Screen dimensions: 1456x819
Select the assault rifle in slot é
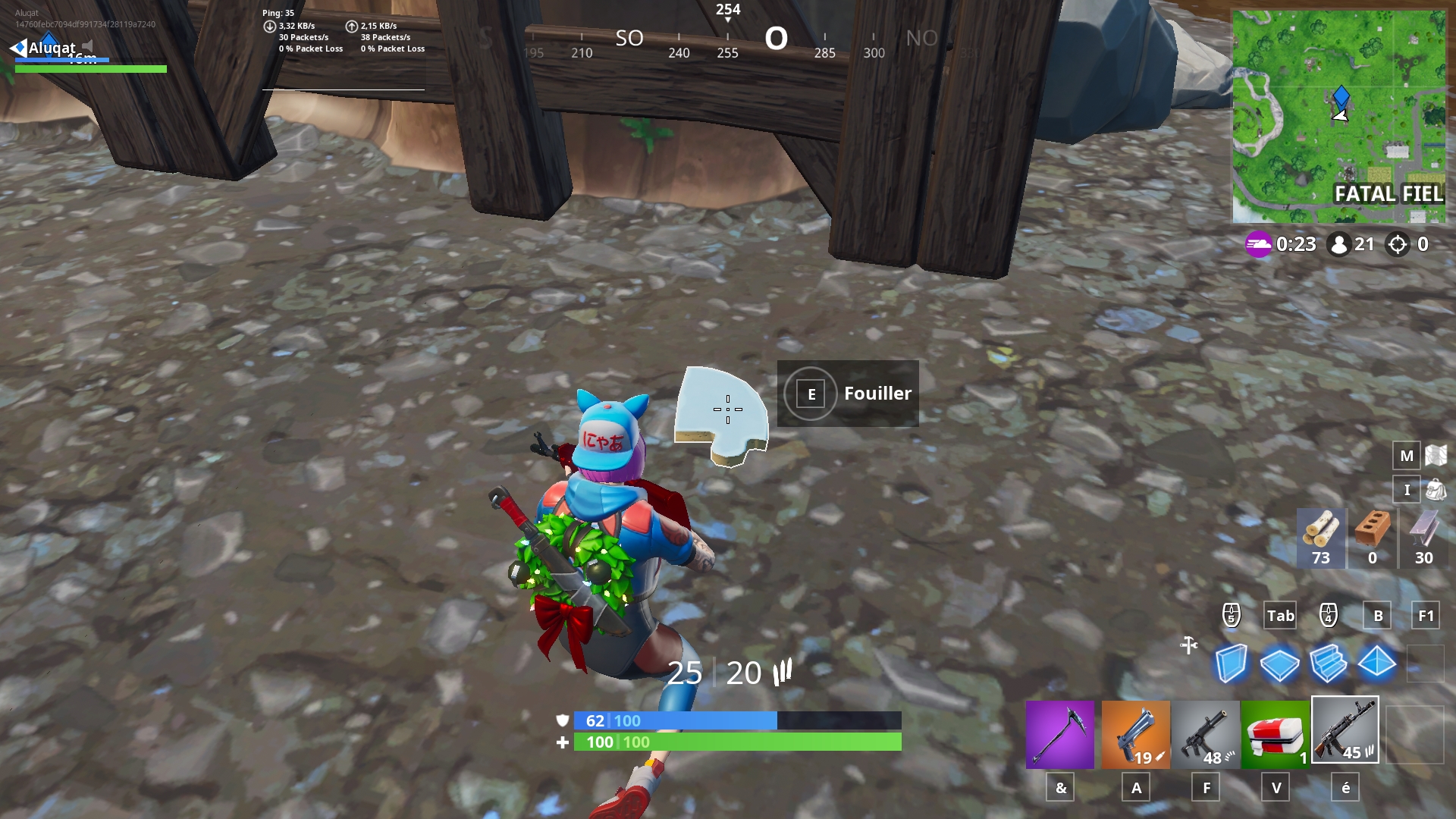[1345, 732]
